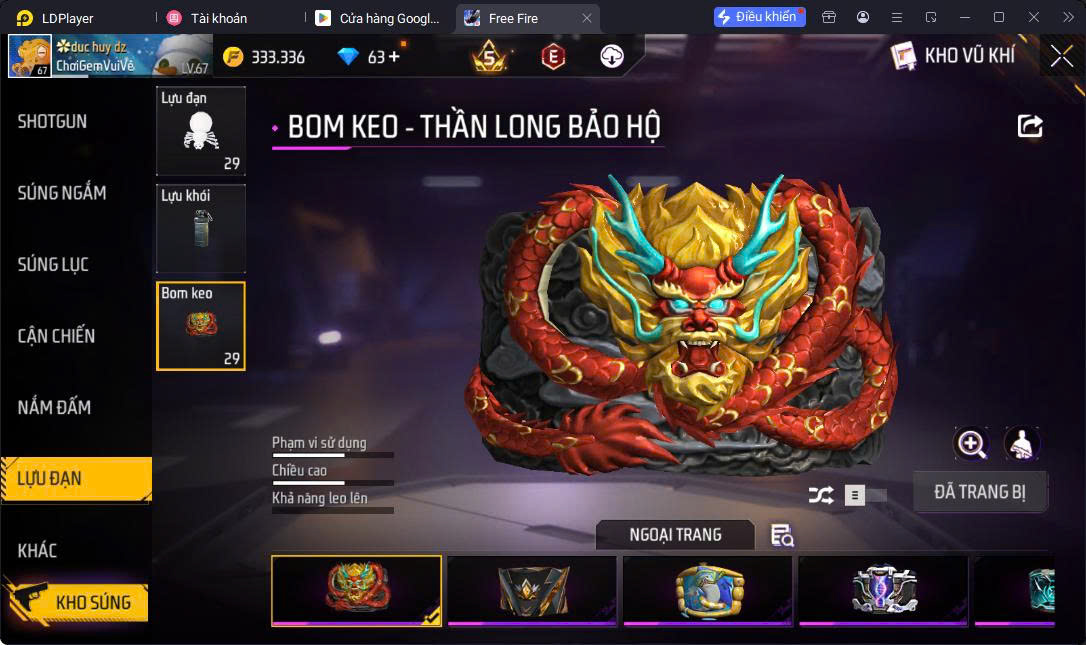Image resolution: width=1086 pixels, height=645 pixels.
Task: Select the Bom keo slot
Action: pos(201,326)
